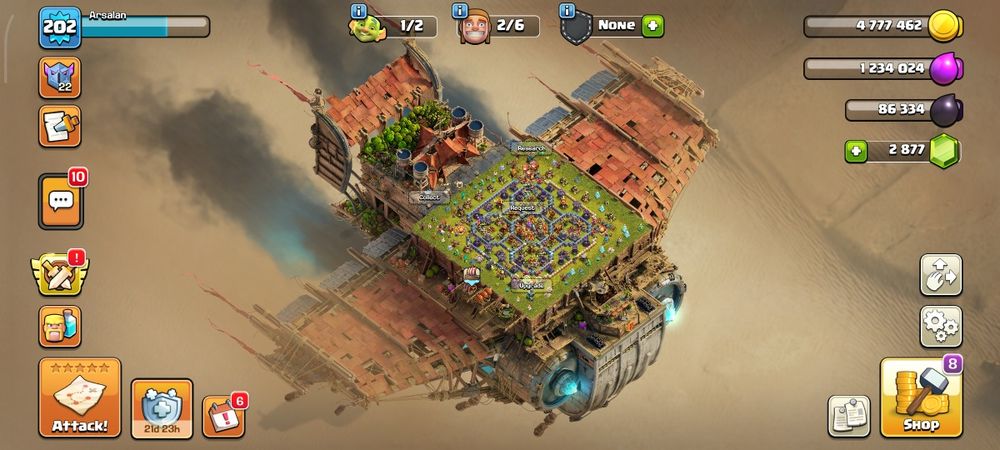This screenshot has height=450, width=1000.
Task: Open the Shop
Action: 921,399
